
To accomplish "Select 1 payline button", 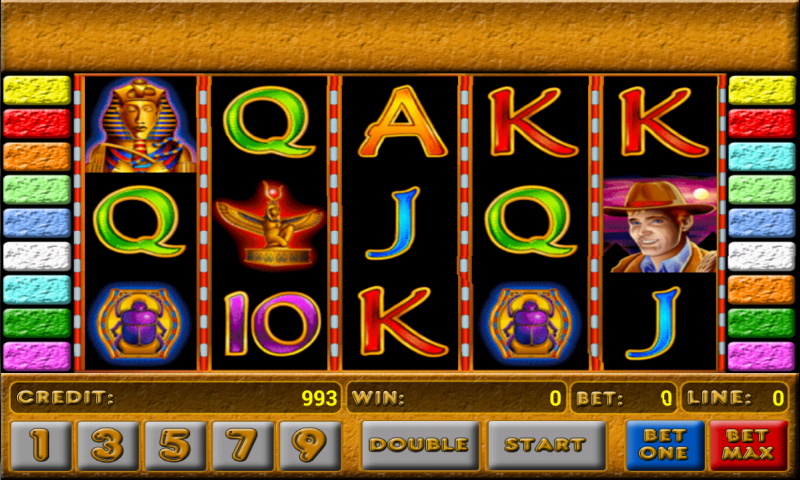I will tap(41, 446).
